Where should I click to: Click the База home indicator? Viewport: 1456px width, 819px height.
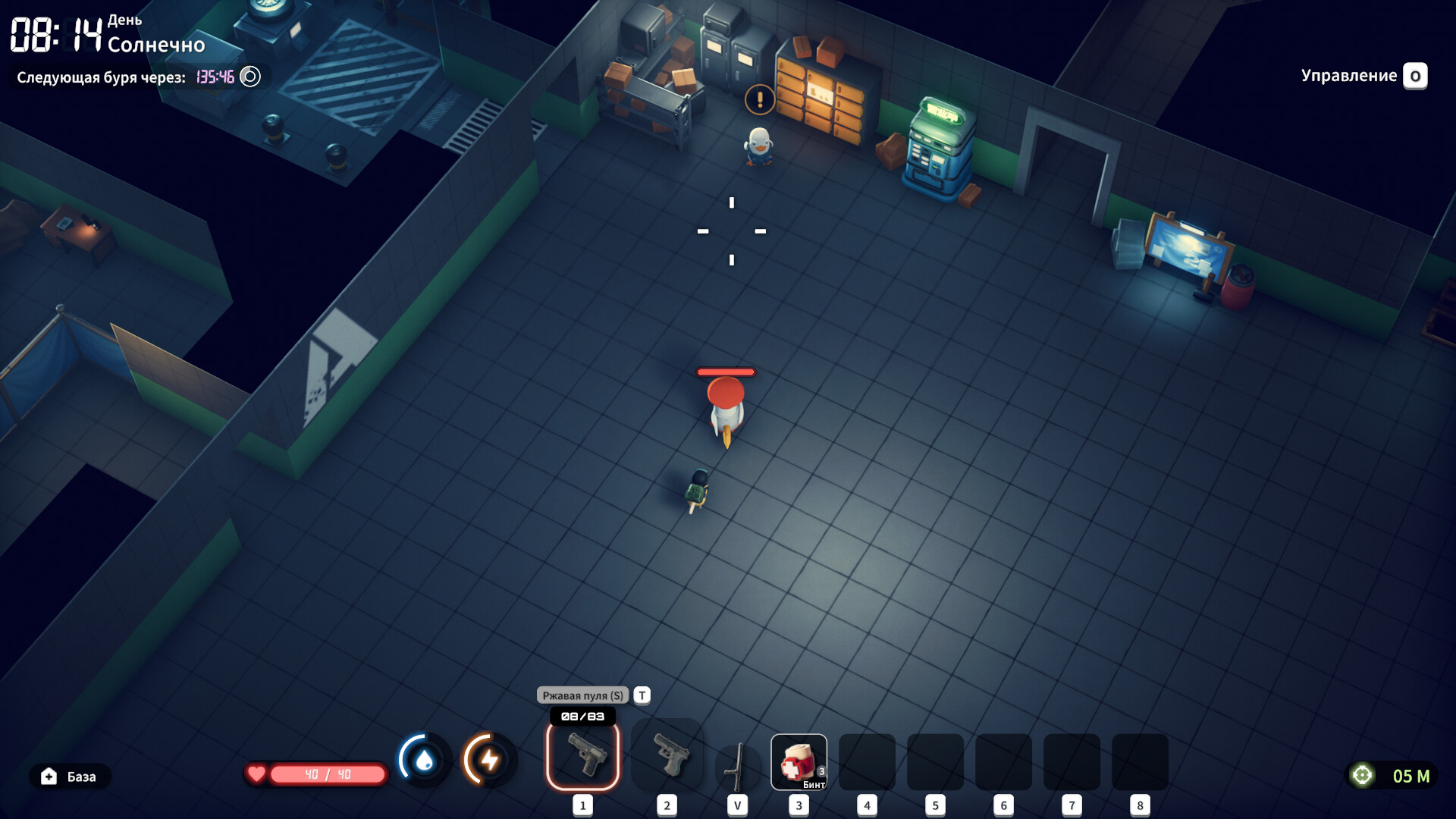point(70,777)
